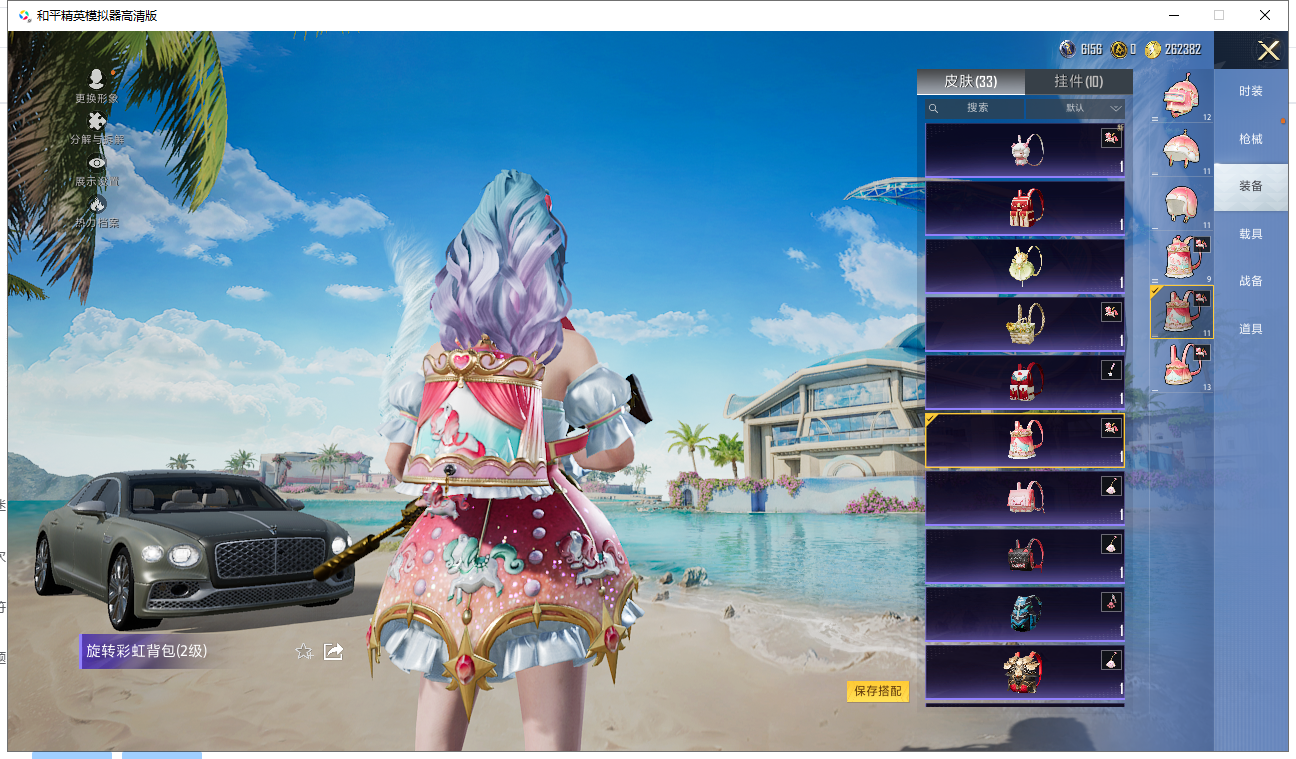Viewport: 1296px width, 759px height.
Task: Open 展示设置 eye icon
Action: [x=97, y=169]
